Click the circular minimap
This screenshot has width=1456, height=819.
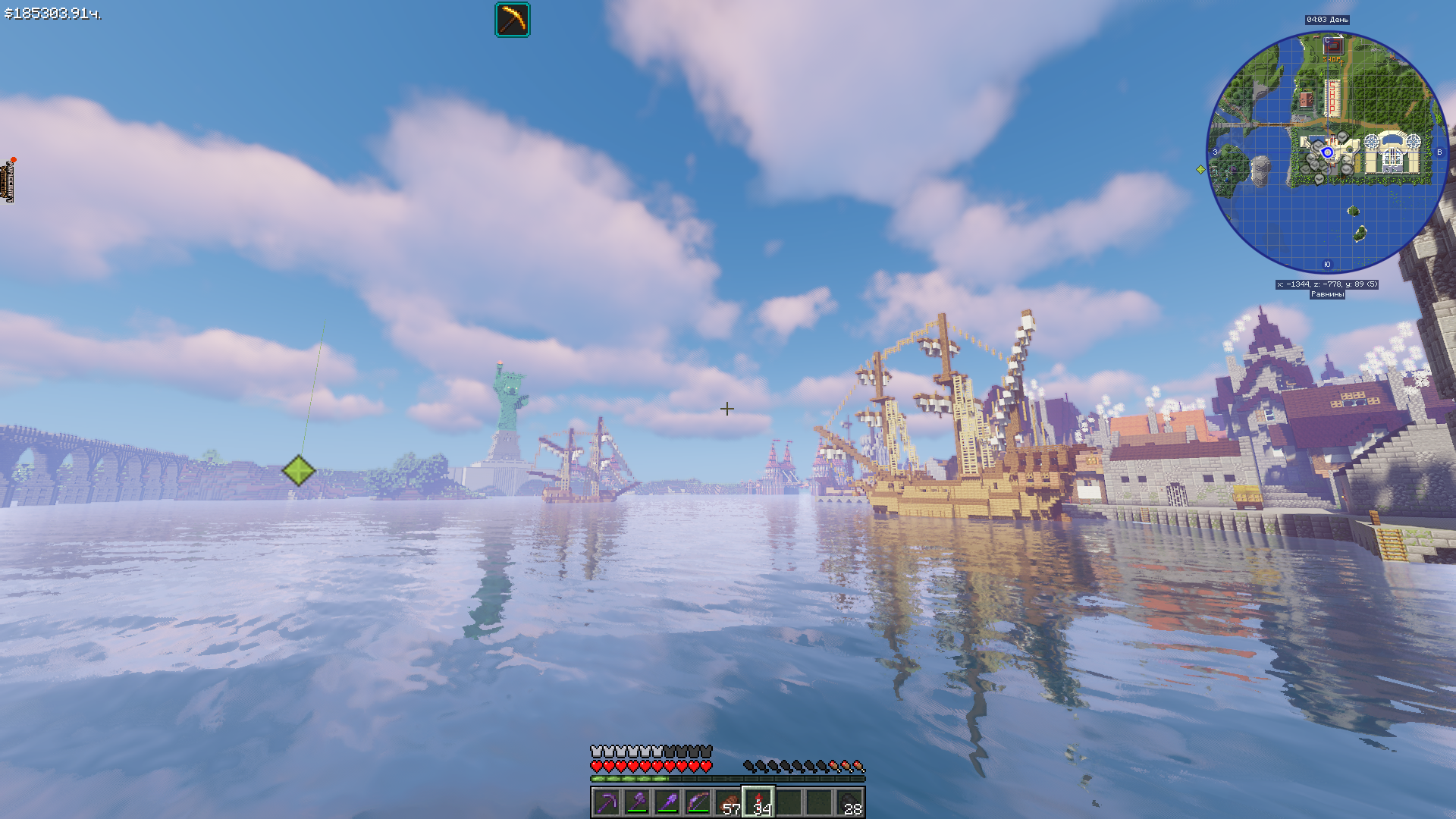click(x=1327, y=152)
